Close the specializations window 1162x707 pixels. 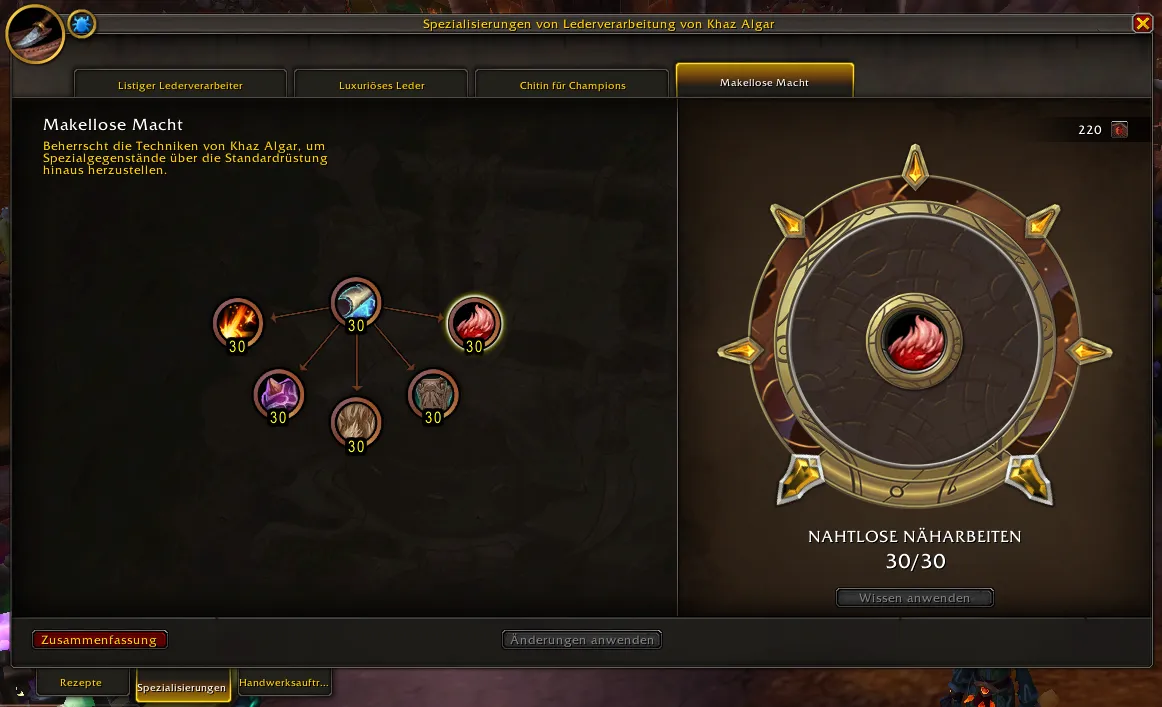pyautogui.click(x=1142, y=23)
